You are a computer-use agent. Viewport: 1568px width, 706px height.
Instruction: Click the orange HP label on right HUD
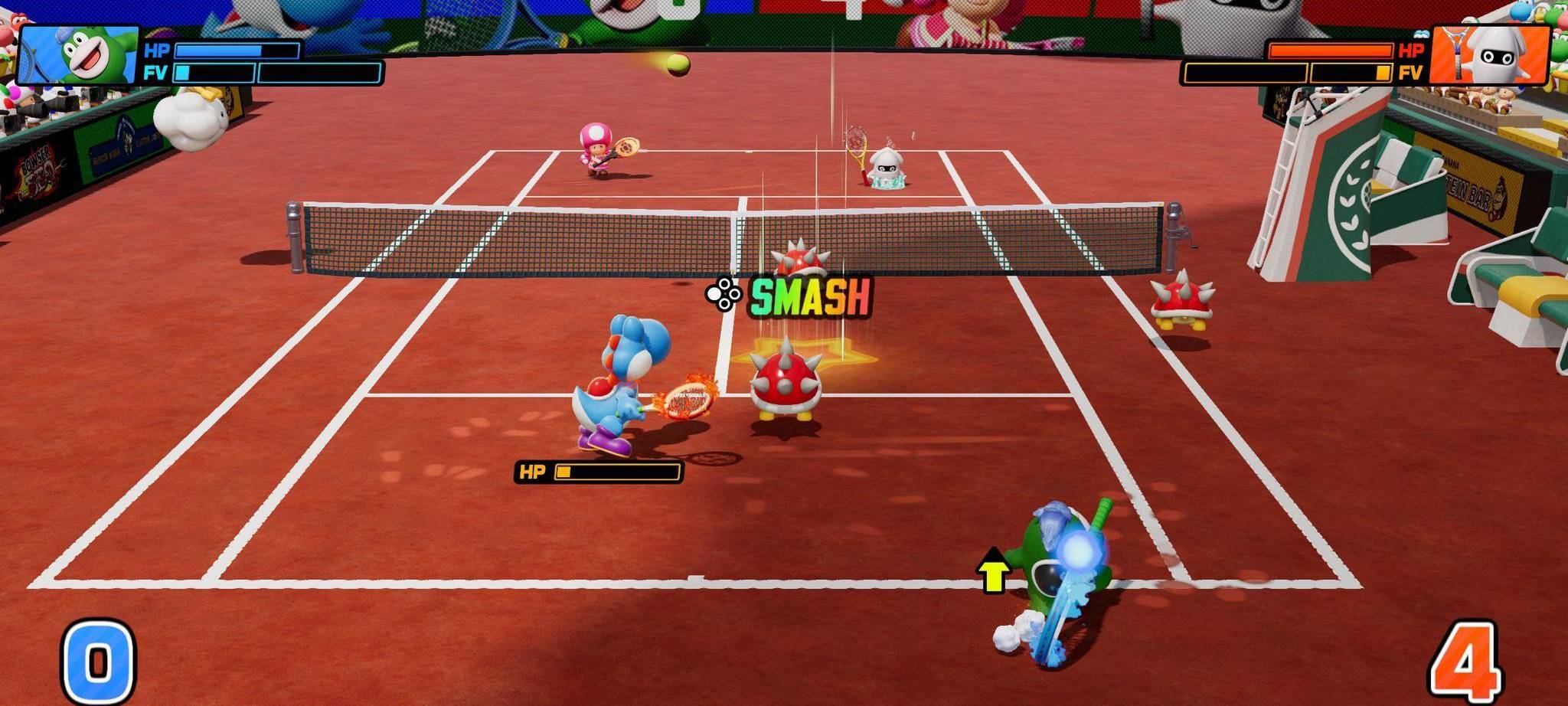[x=1411, y=48]
